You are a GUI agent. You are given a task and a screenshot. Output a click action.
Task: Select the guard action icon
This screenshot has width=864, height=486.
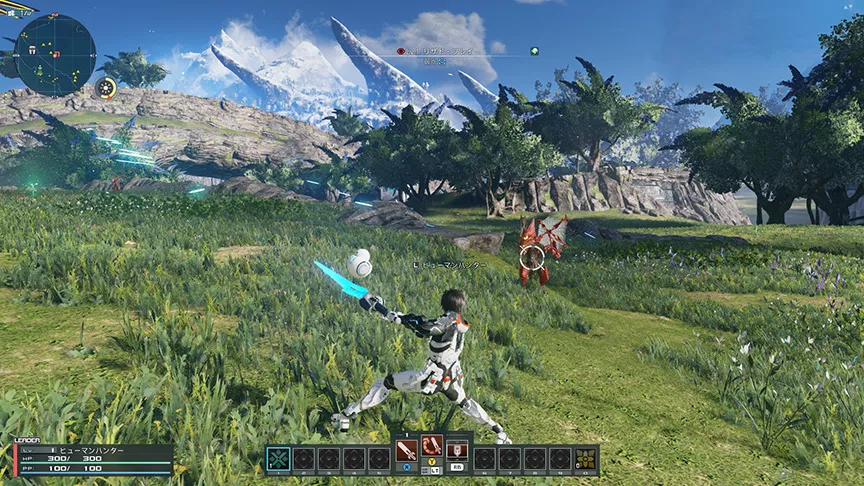(457, 449)
